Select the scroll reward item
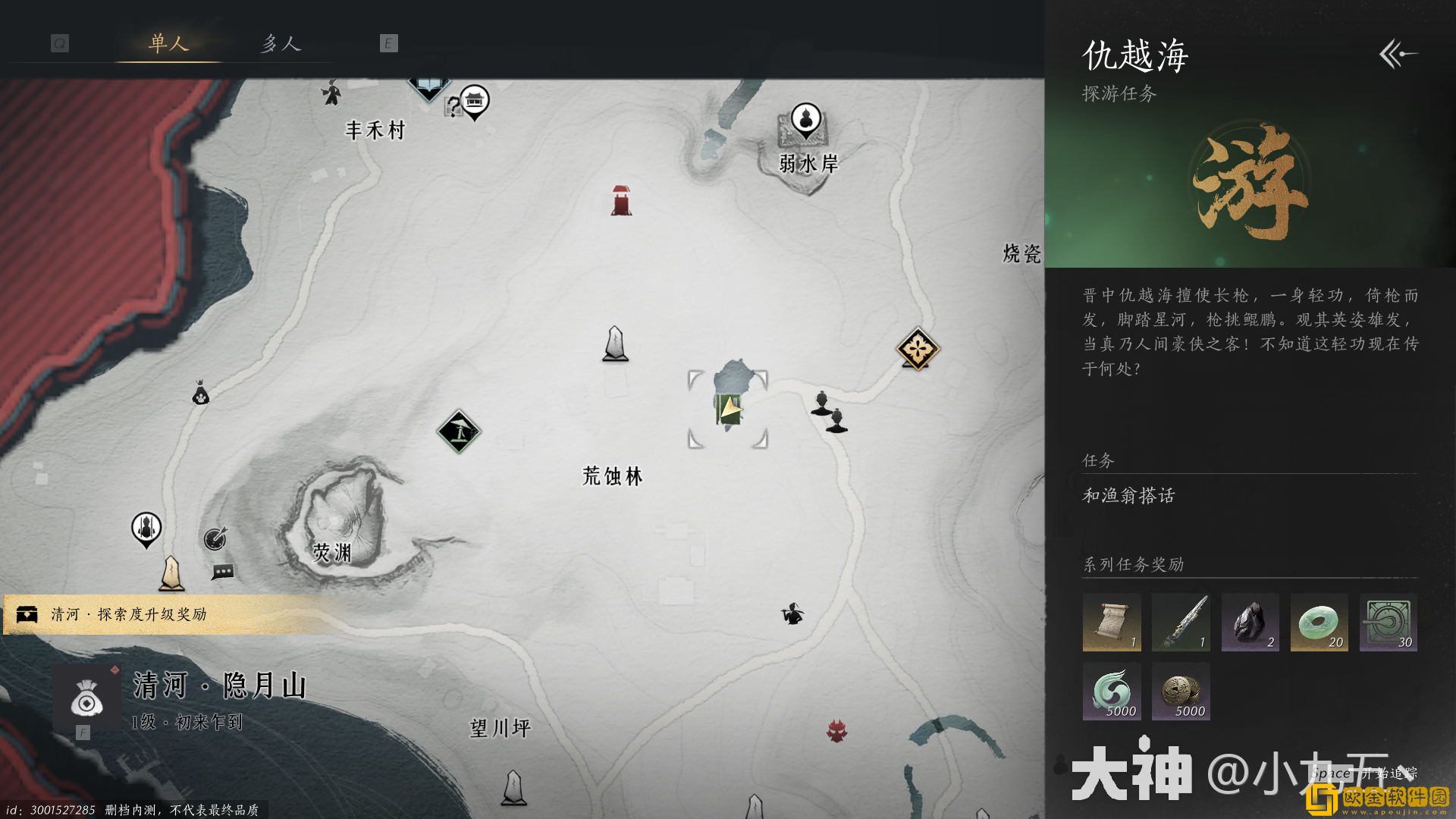This screenshot has width=1456, height=819. 1112,623
